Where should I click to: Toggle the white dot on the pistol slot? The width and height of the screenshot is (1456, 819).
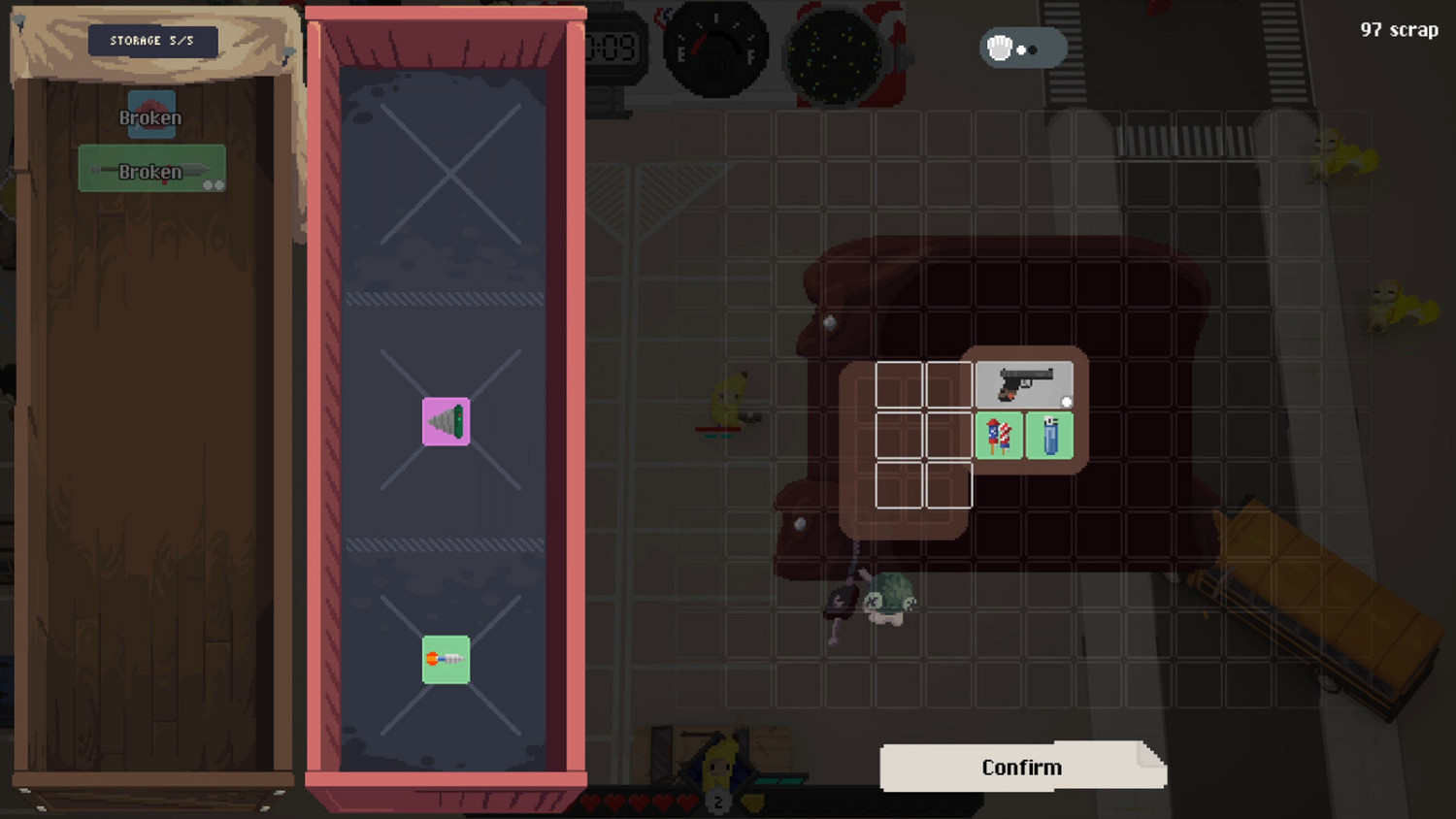(1068, 398)
